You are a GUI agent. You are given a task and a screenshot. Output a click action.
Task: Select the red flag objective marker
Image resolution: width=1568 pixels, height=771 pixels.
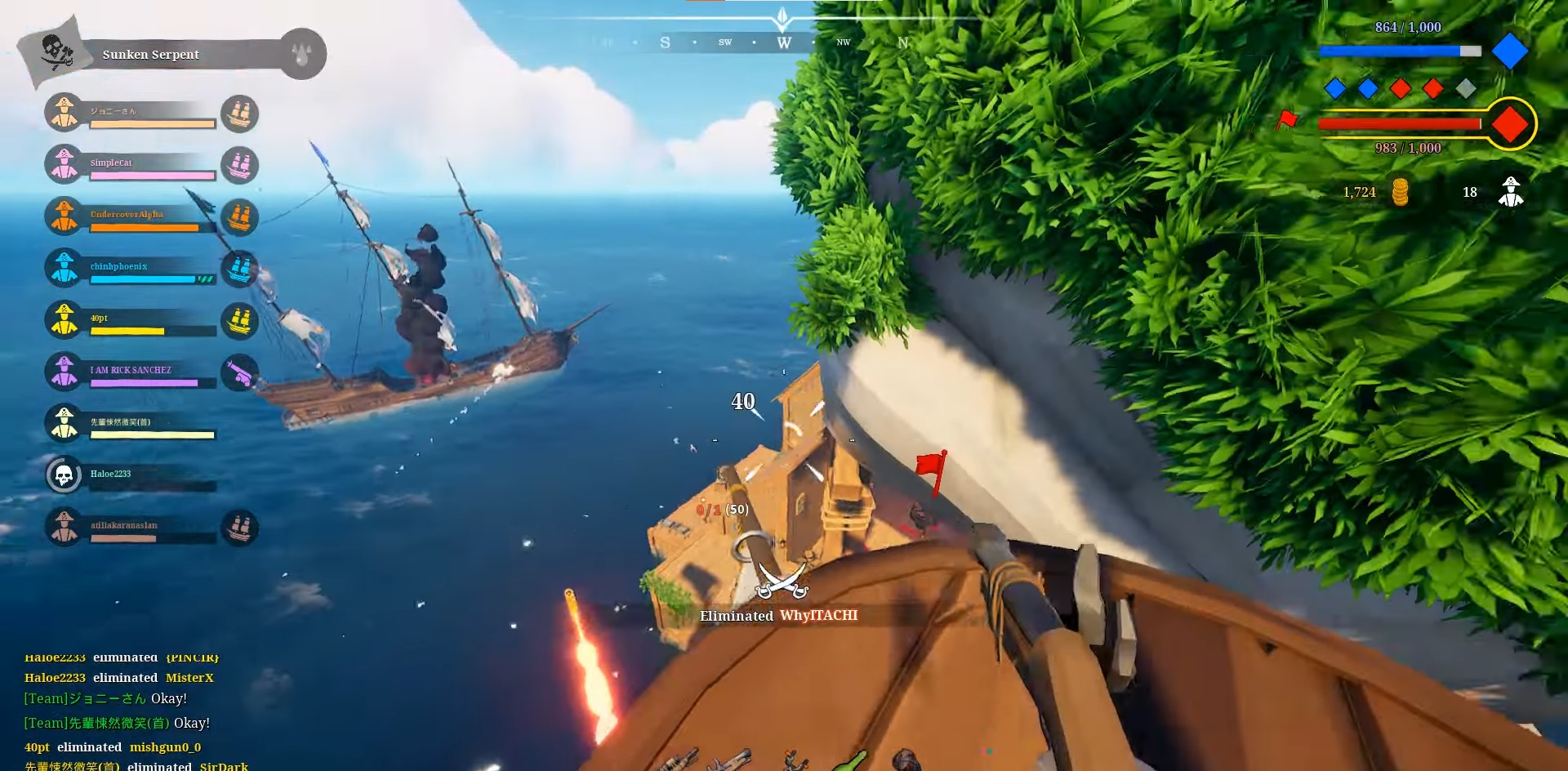coord(931,466)
